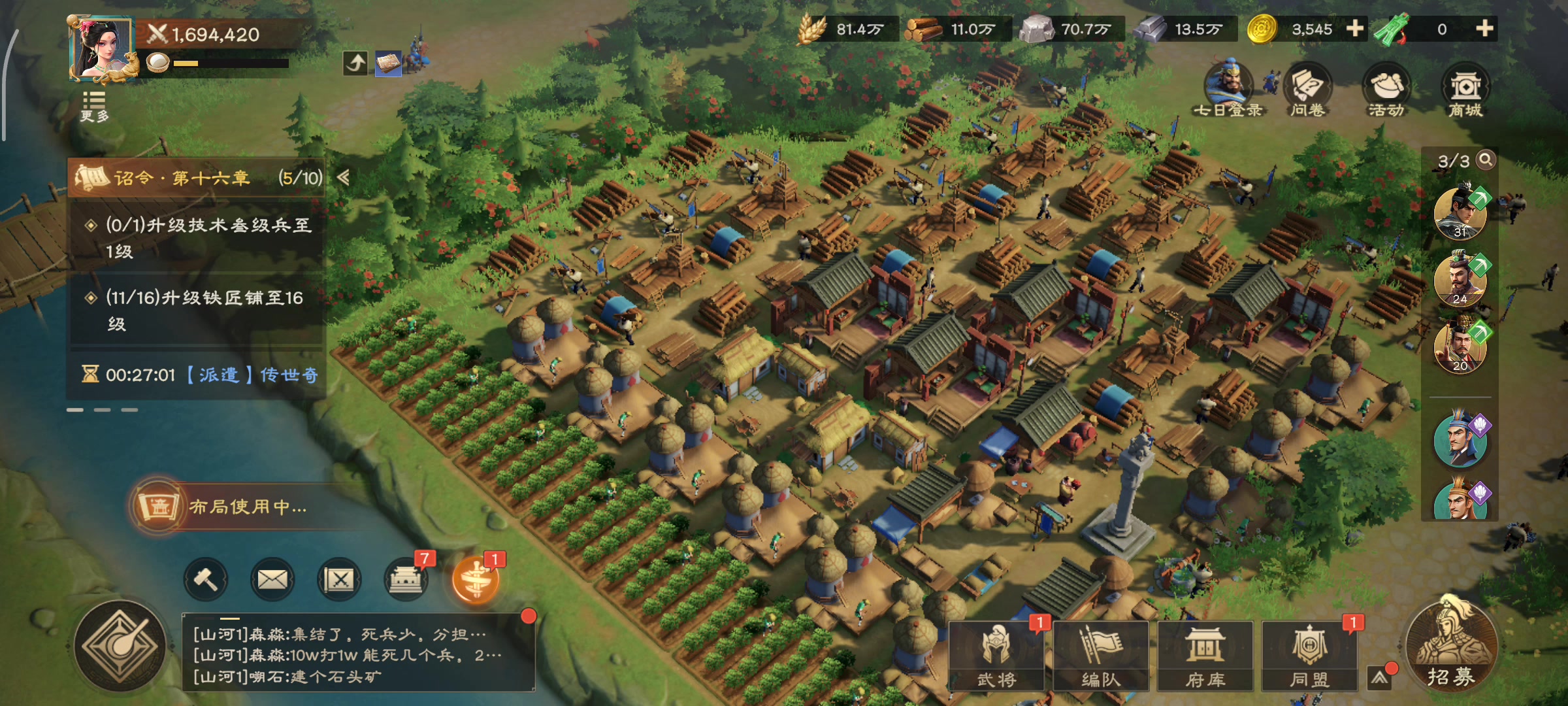
Task: Open the hammer build menu
Action: (x=206, y=579)
